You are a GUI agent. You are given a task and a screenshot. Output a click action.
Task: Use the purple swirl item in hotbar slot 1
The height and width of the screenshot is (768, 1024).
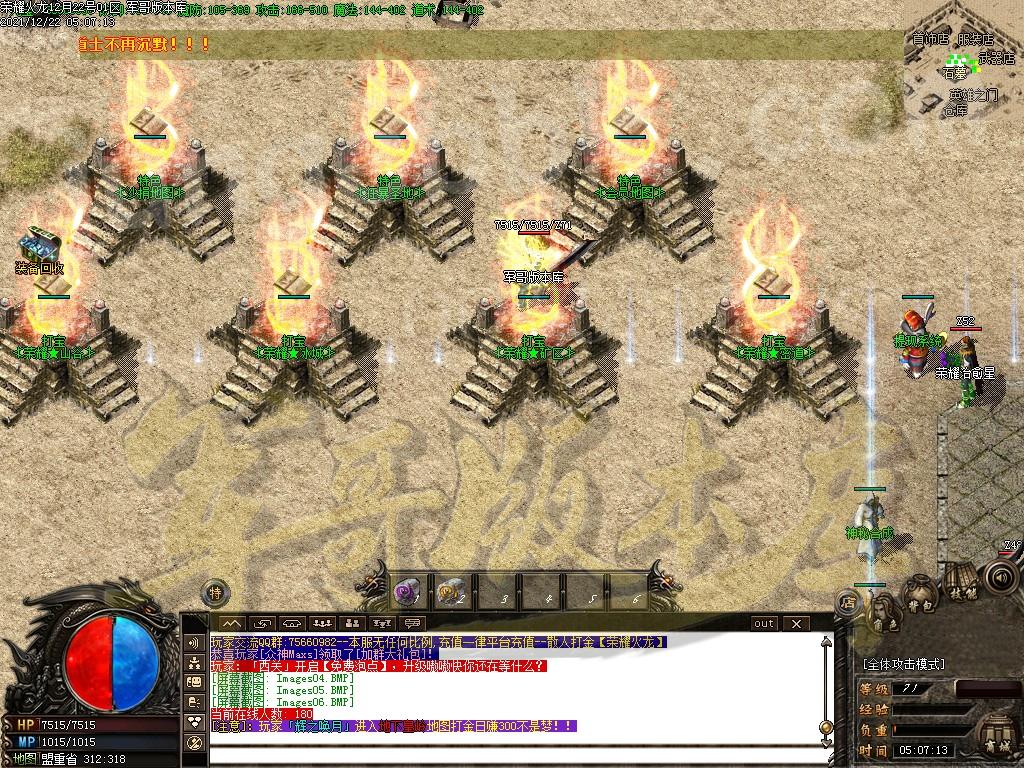[x=406, y=593]
